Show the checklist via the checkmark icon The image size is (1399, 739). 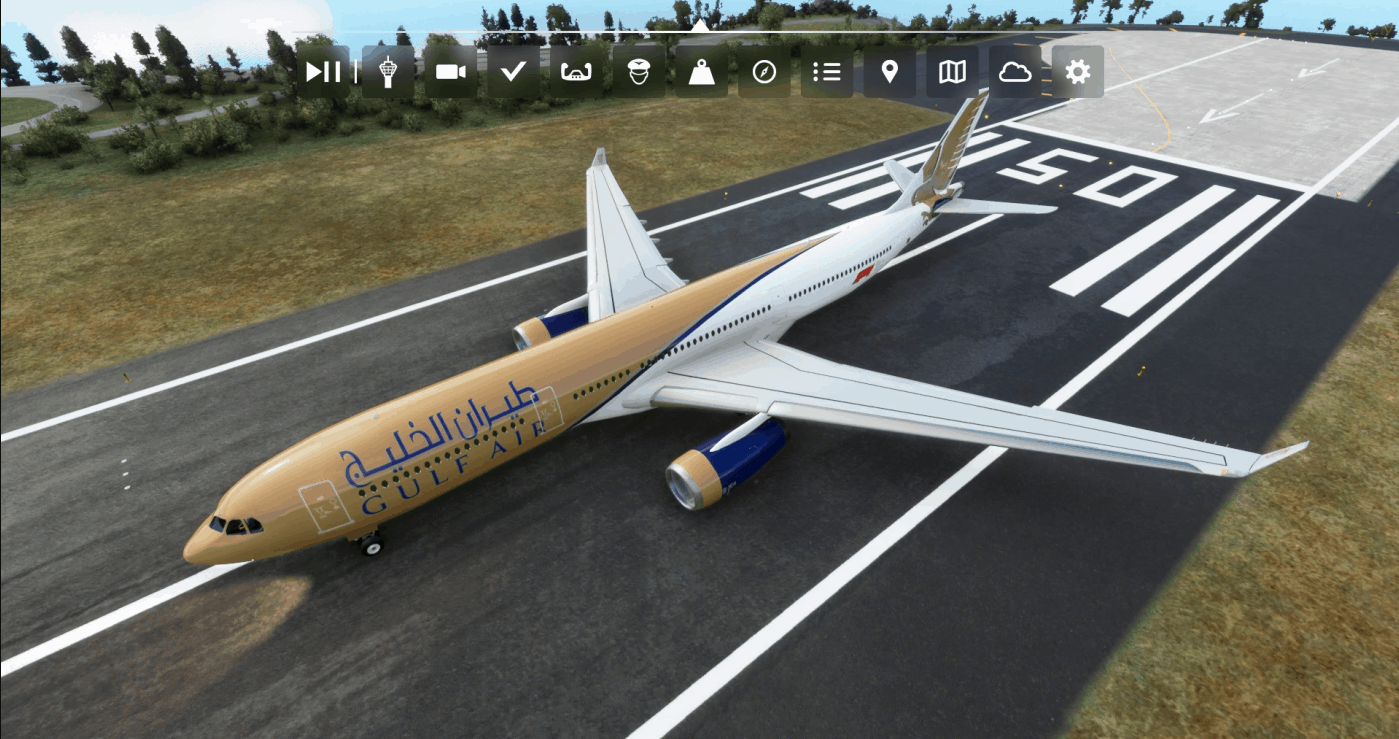click(513, 72)
